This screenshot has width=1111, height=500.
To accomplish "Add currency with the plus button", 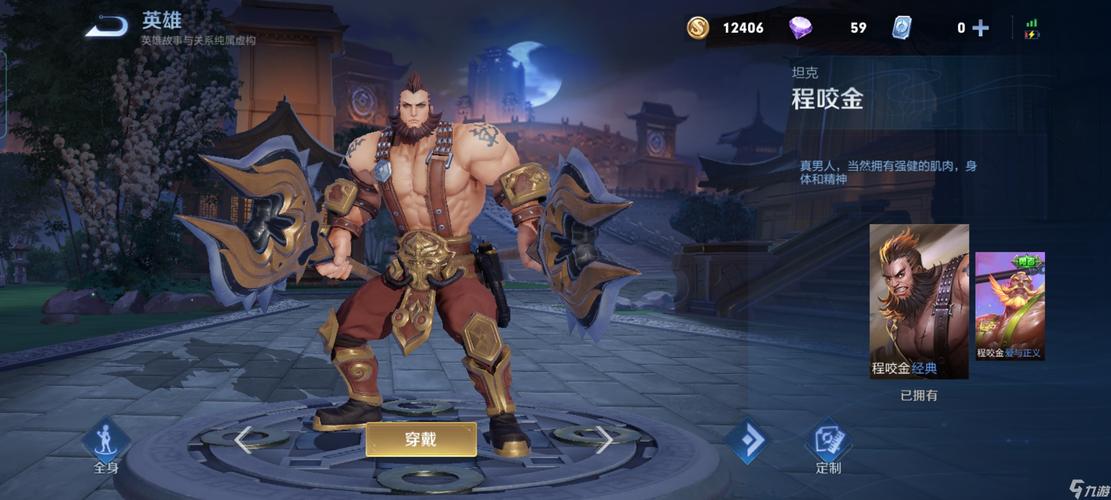I will point(980,28).
